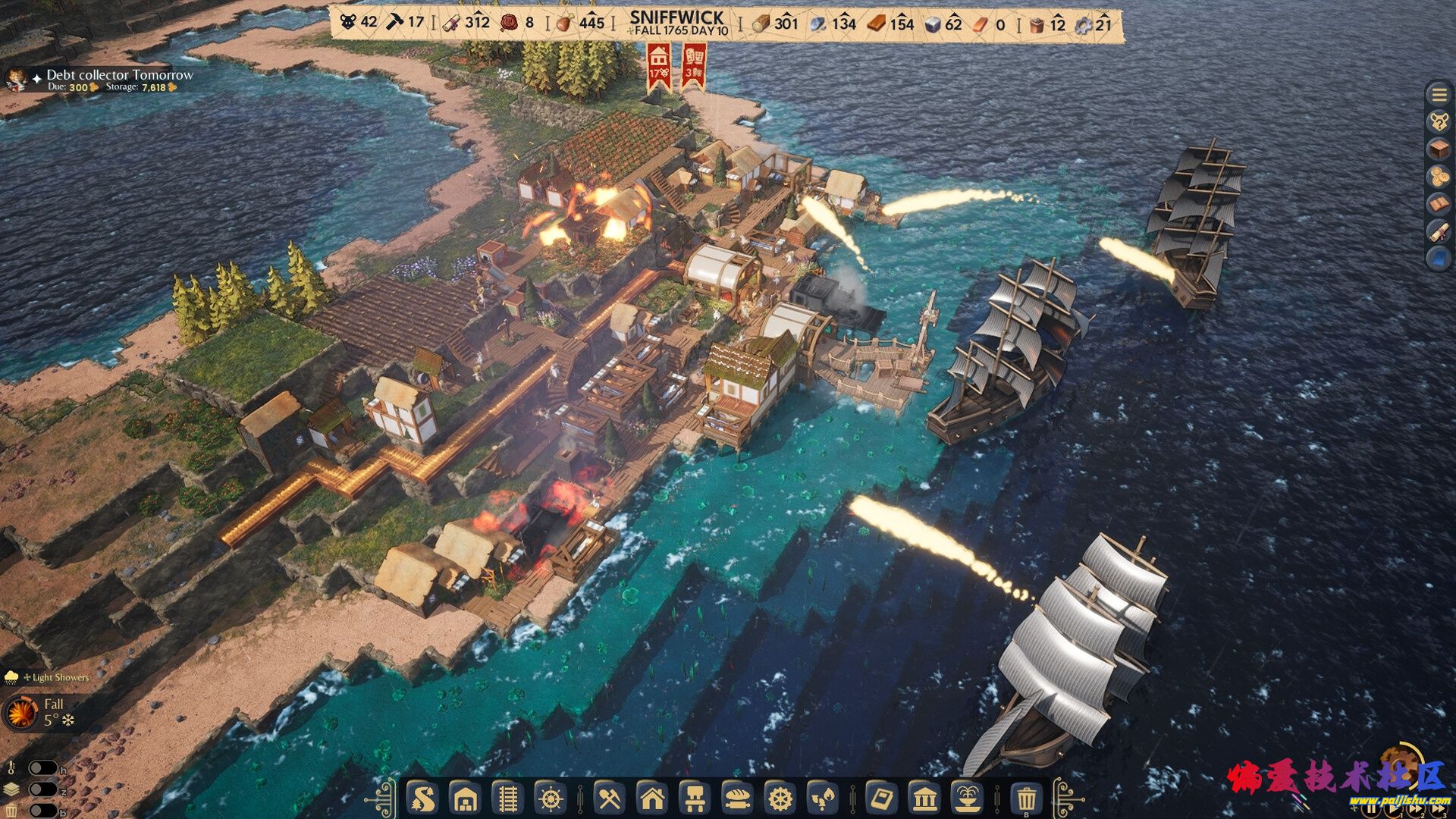Open the shovel and pickaxe category
Screen dimensions: 1456x819
point(610,799)
